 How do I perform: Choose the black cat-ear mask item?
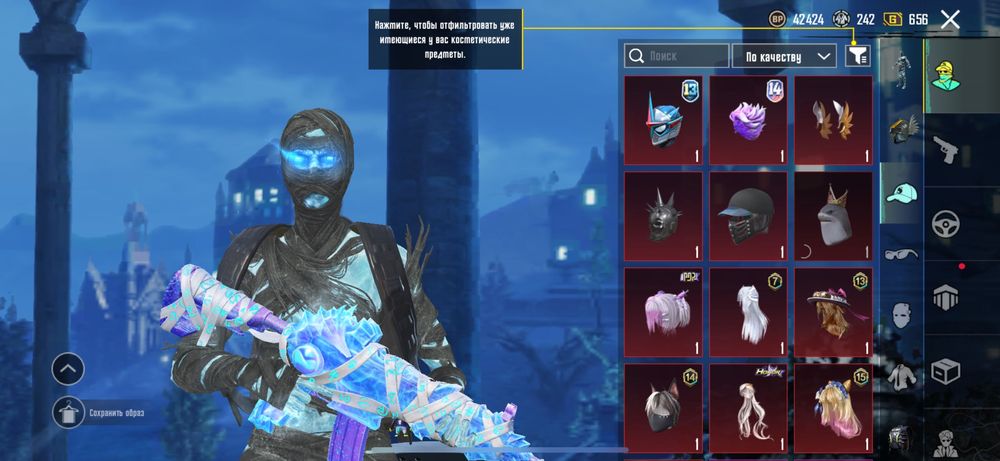click(663, 407)
